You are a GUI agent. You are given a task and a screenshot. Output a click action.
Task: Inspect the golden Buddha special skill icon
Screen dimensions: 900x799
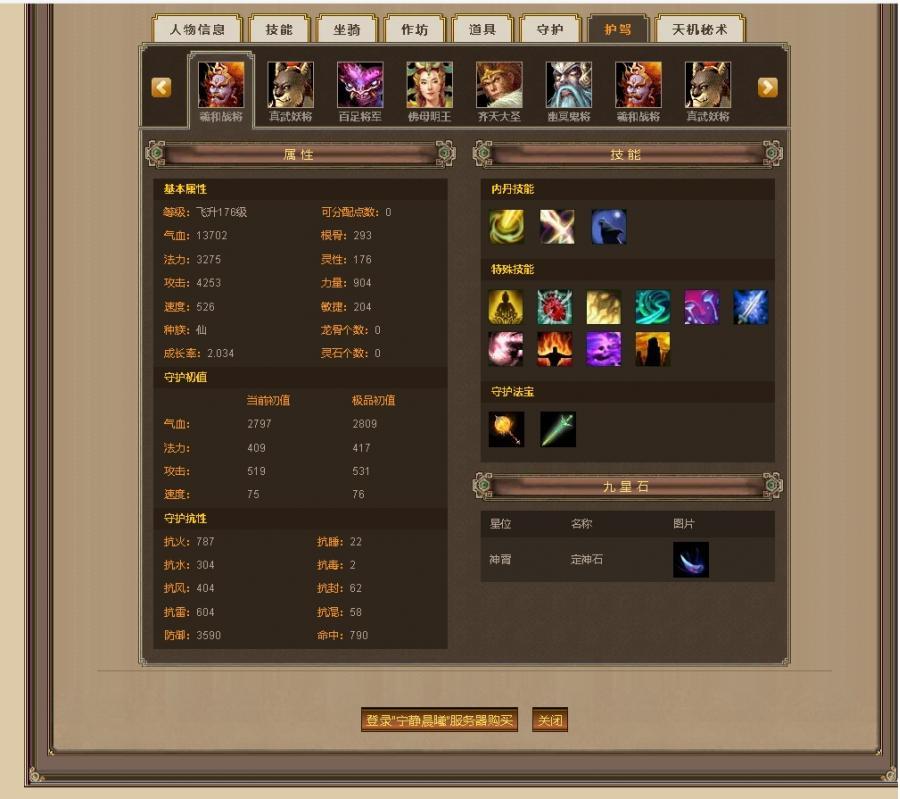point(506,307)
